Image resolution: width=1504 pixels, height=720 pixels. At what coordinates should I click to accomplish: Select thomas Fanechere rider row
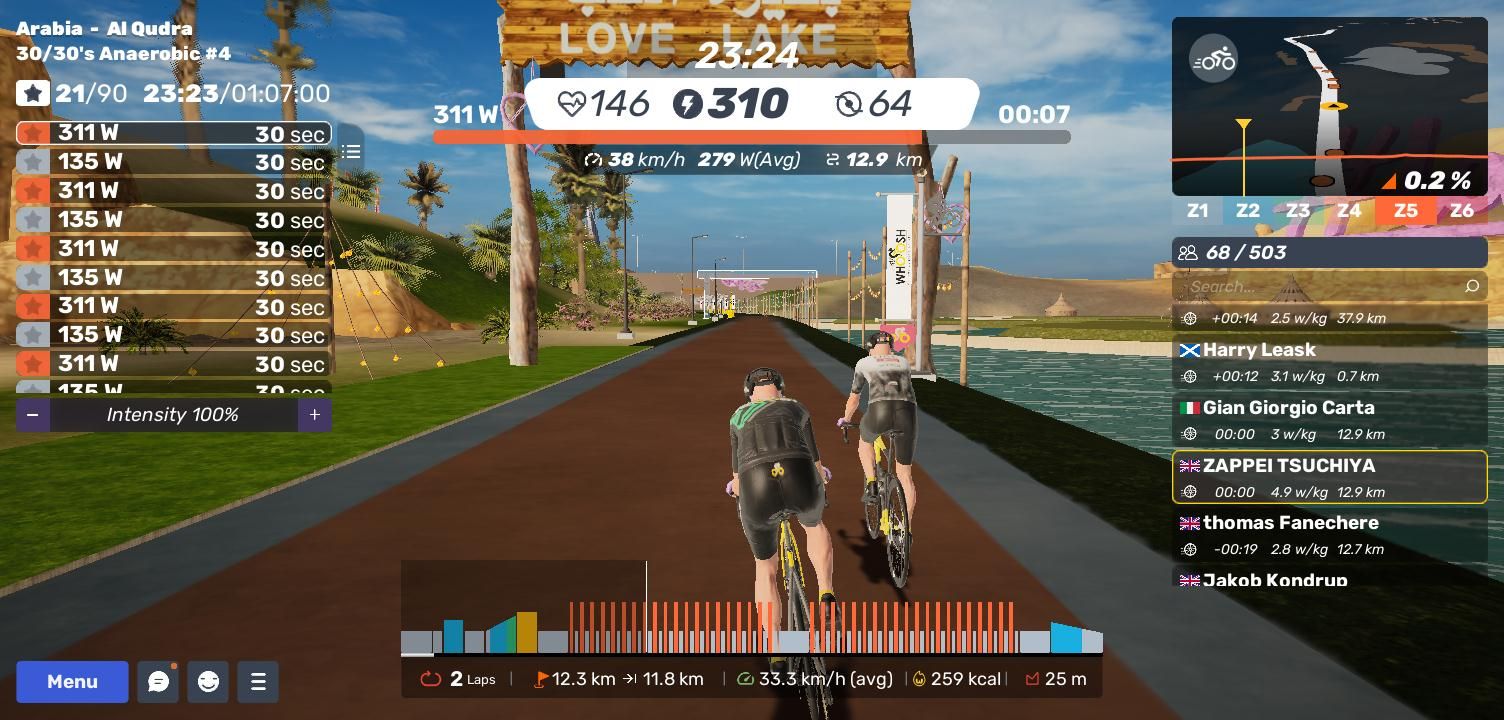(x=1329, y=535)
